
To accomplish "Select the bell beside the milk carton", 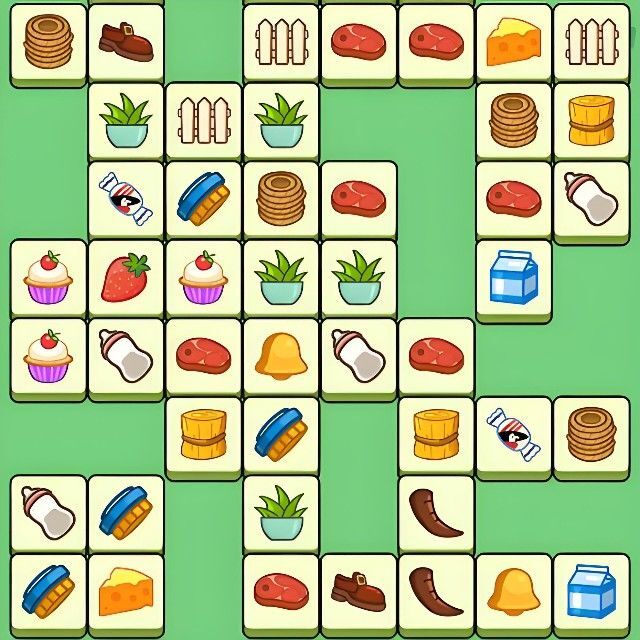I will click(x=514, y=590).
